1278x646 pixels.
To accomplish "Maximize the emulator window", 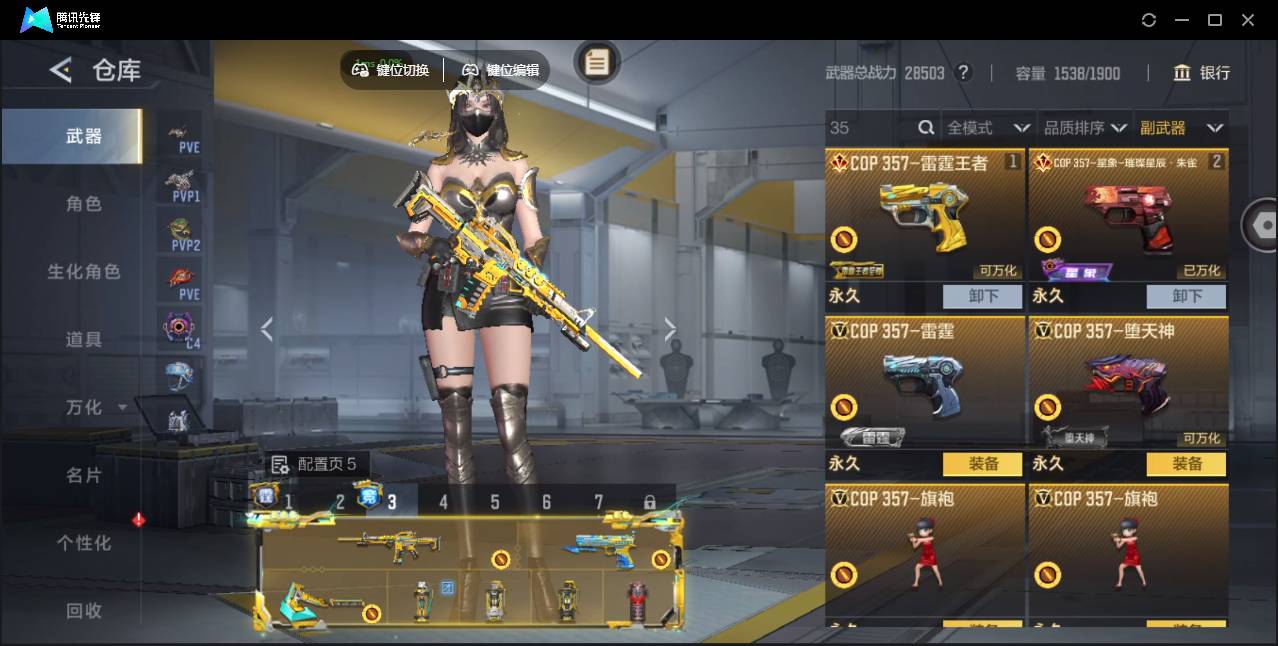I will [x=1215, y=20].
